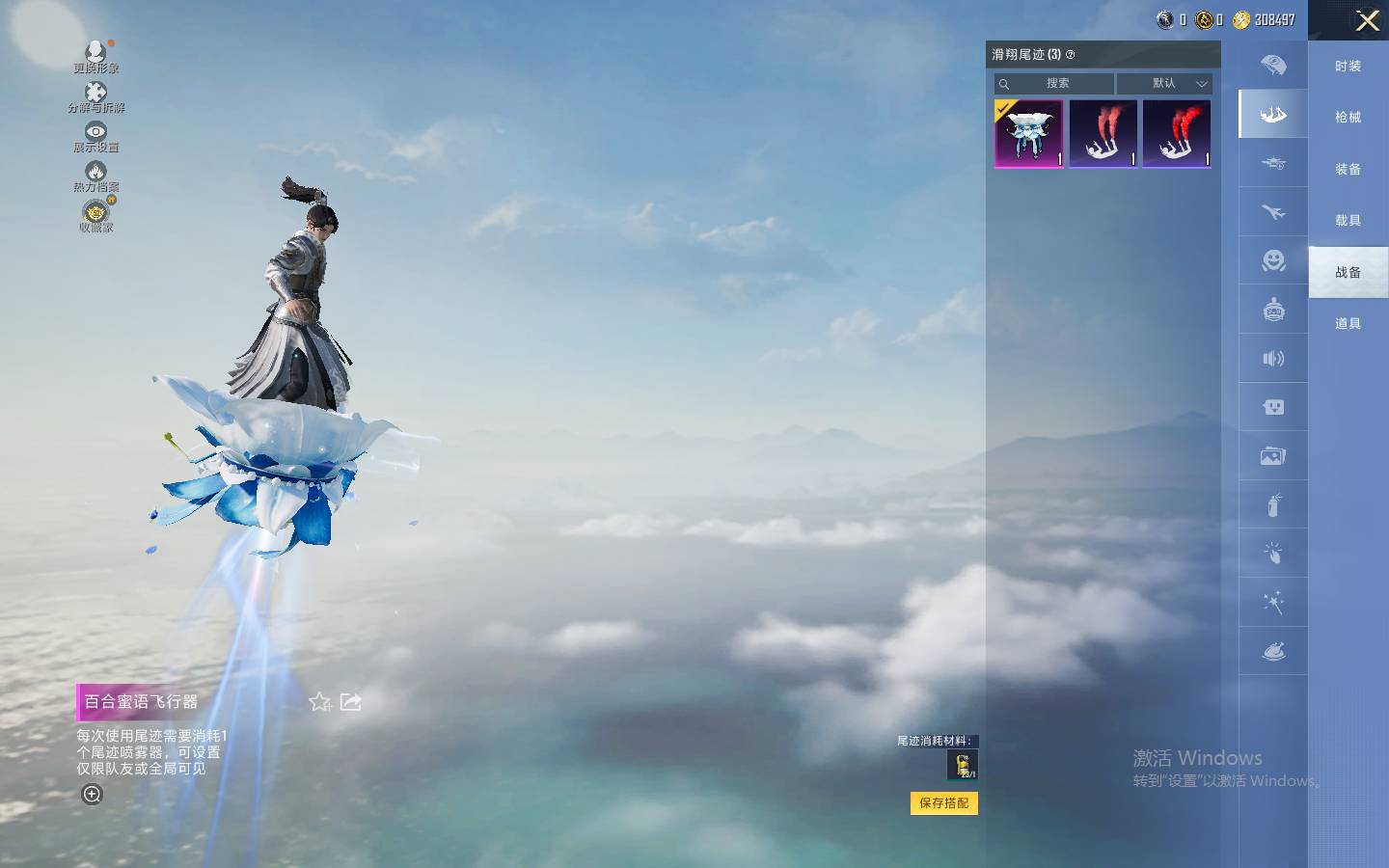Open the 收藏家 collector badge

coord(95,216)
